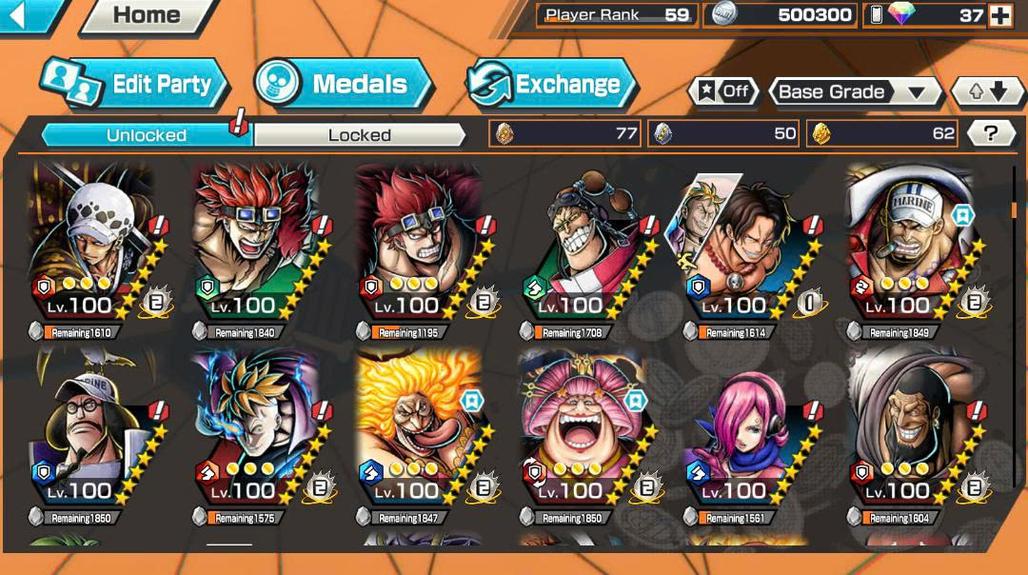
Task: Reverse the sort order with arrow button
Action: [986, 92]
